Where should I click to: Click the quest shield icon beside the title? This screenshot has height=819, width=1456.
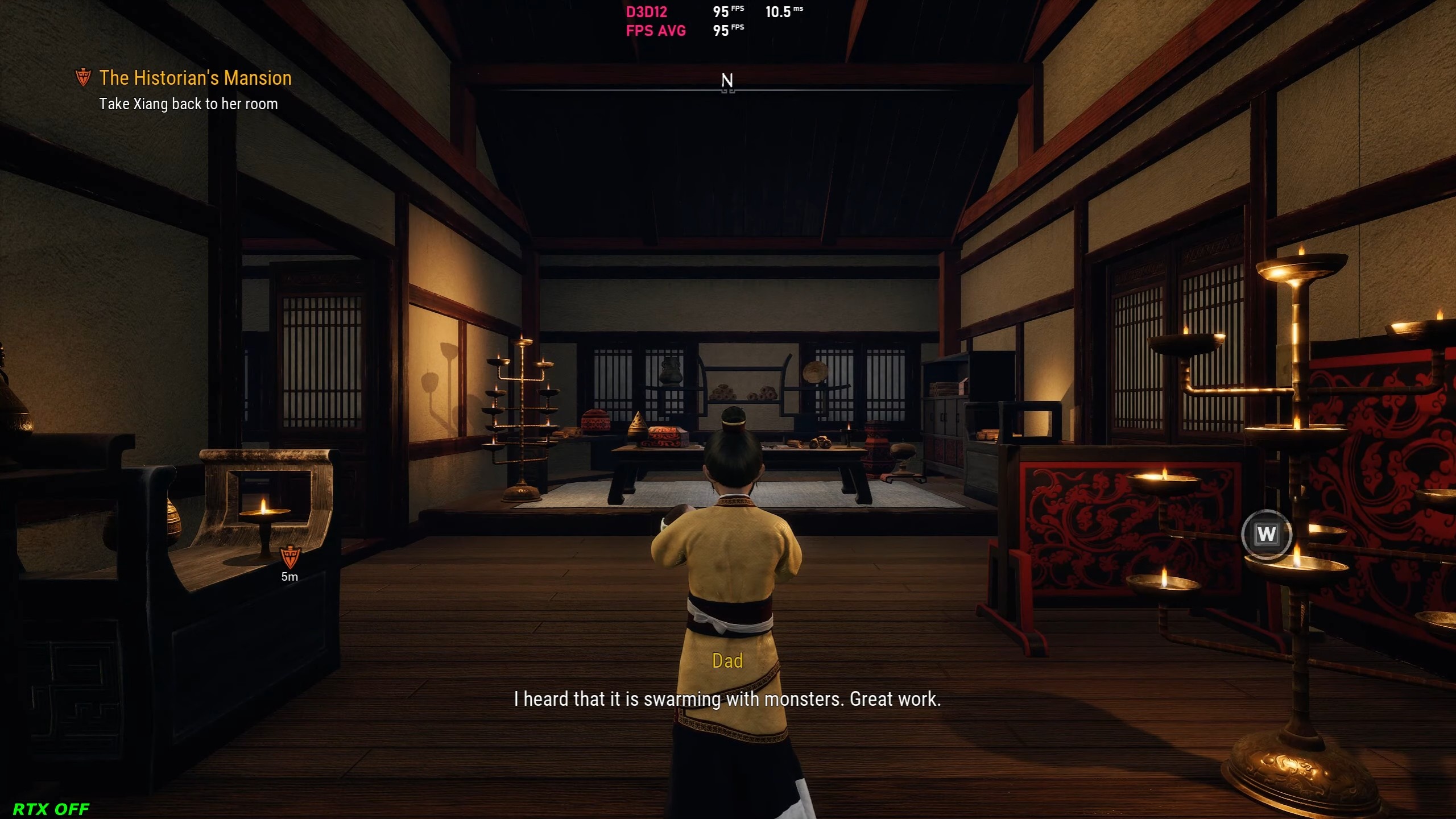click(x=83, y=77)
